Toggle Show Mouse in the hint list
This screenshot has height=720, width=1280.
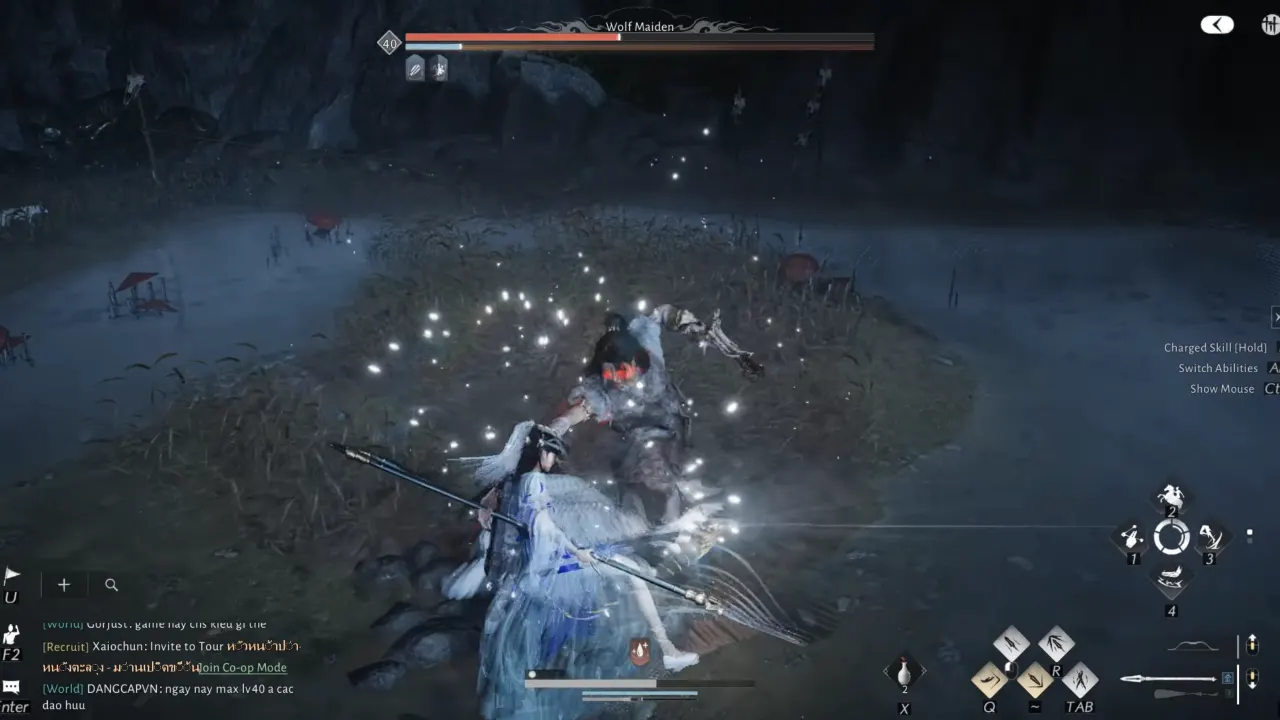point(1221,388)
